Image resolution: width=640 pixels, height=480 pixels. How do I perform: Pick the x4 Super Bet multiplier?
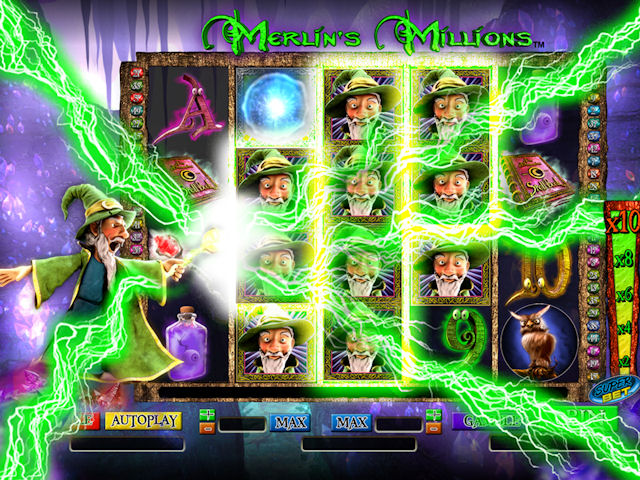tap(622, 328)
